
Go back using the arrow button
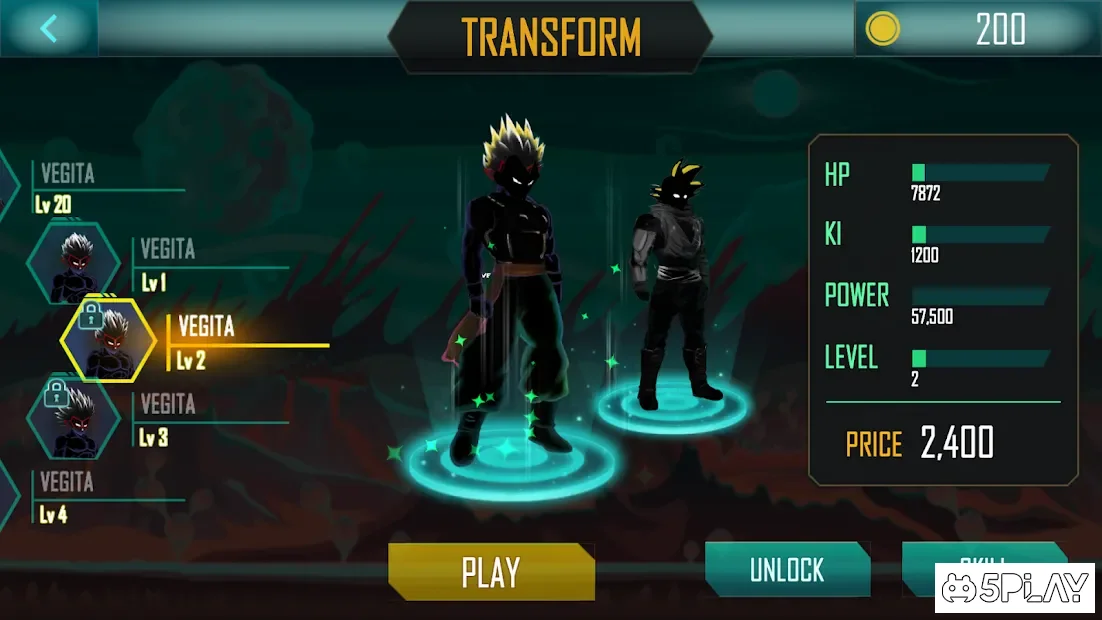click(x=48, y=28)
